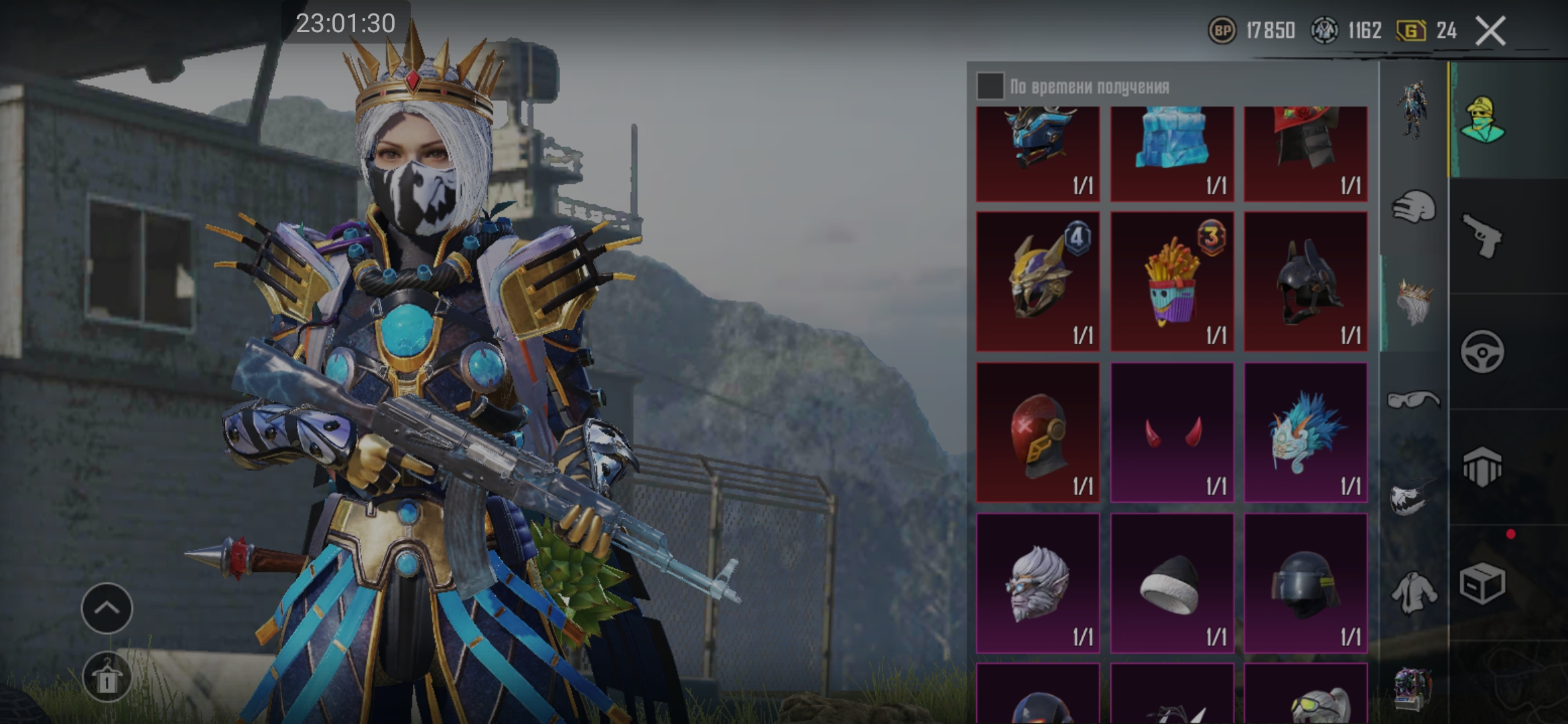Select the french fries headgear item

[x=1171, y=282]
